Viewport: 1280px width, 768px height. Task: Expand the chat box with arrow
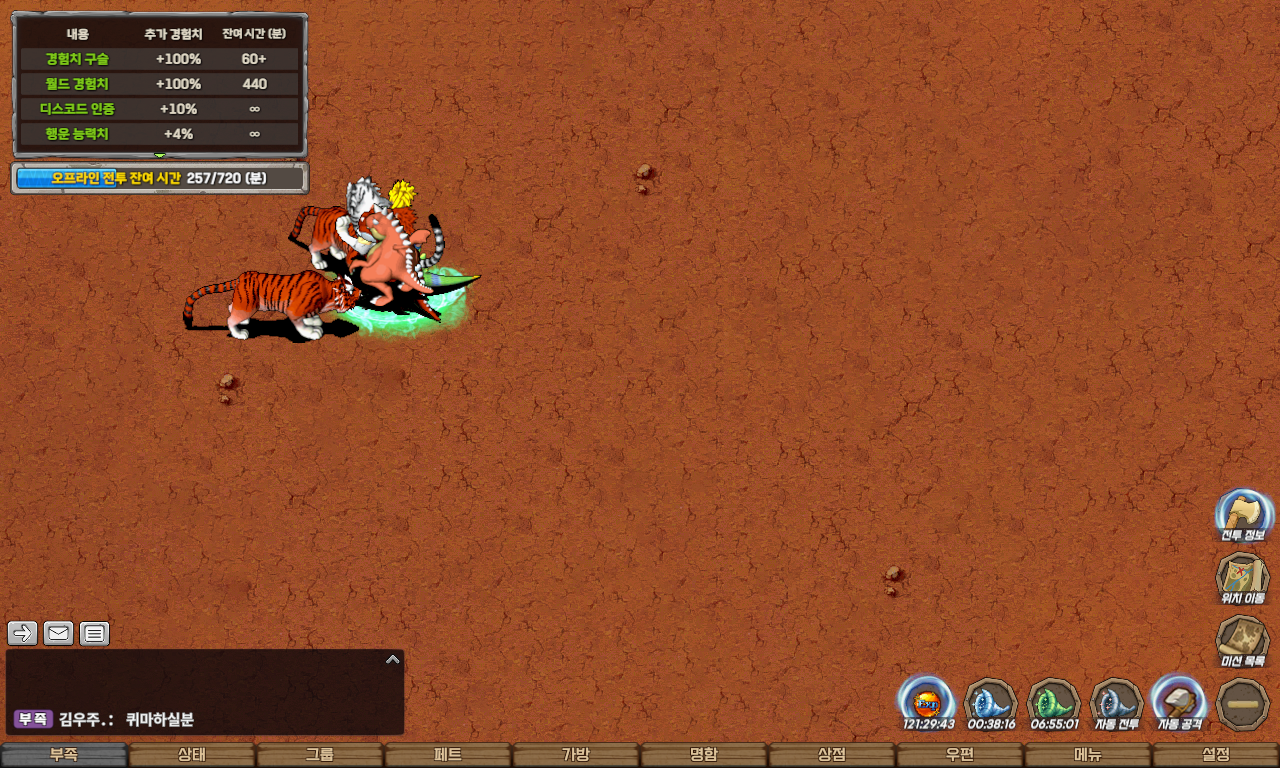[393, 660]
